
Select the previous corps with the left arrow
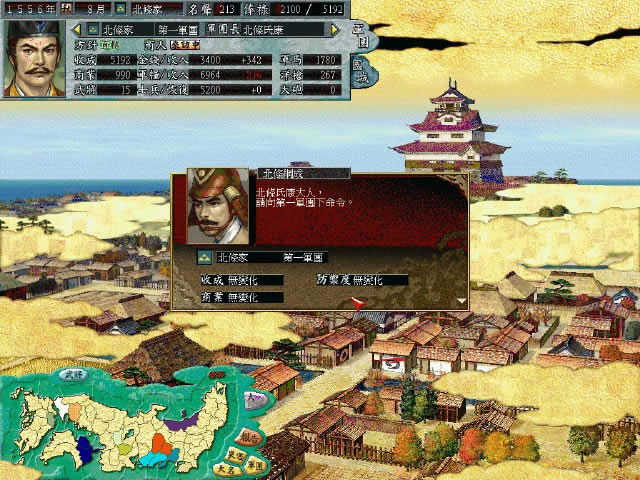[78, 29]
